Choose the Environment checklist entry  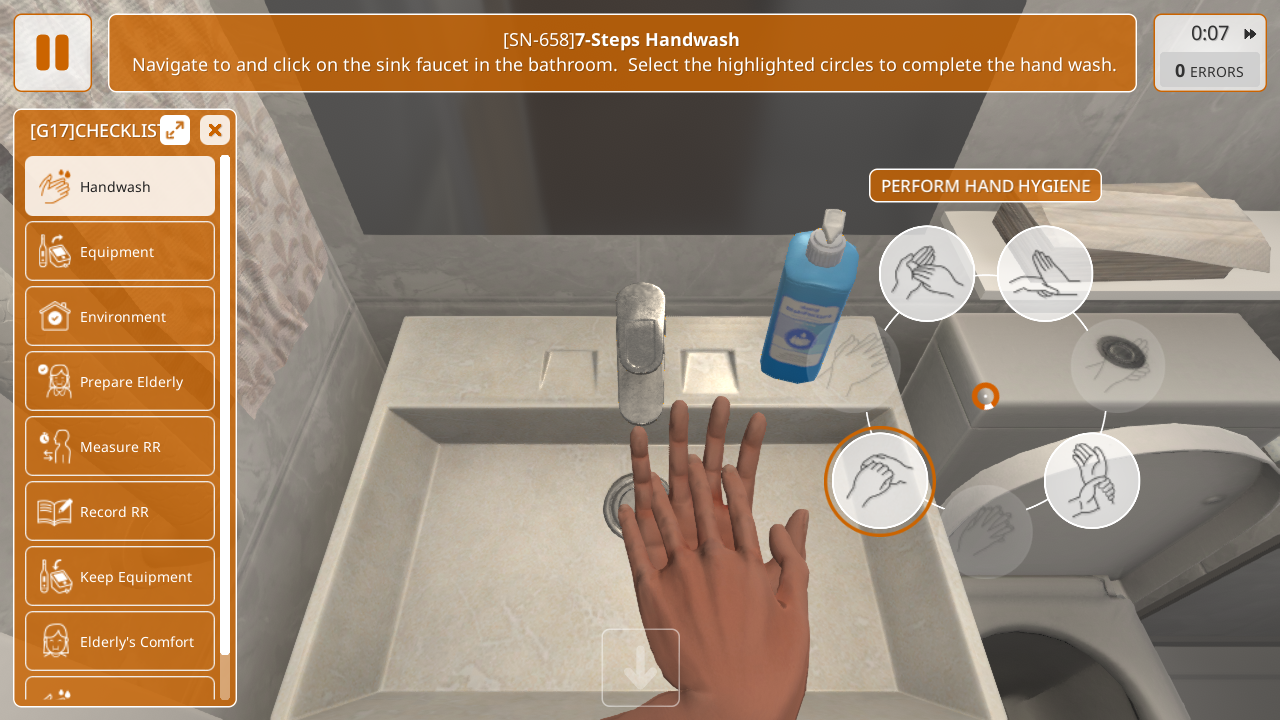(120, 316)
